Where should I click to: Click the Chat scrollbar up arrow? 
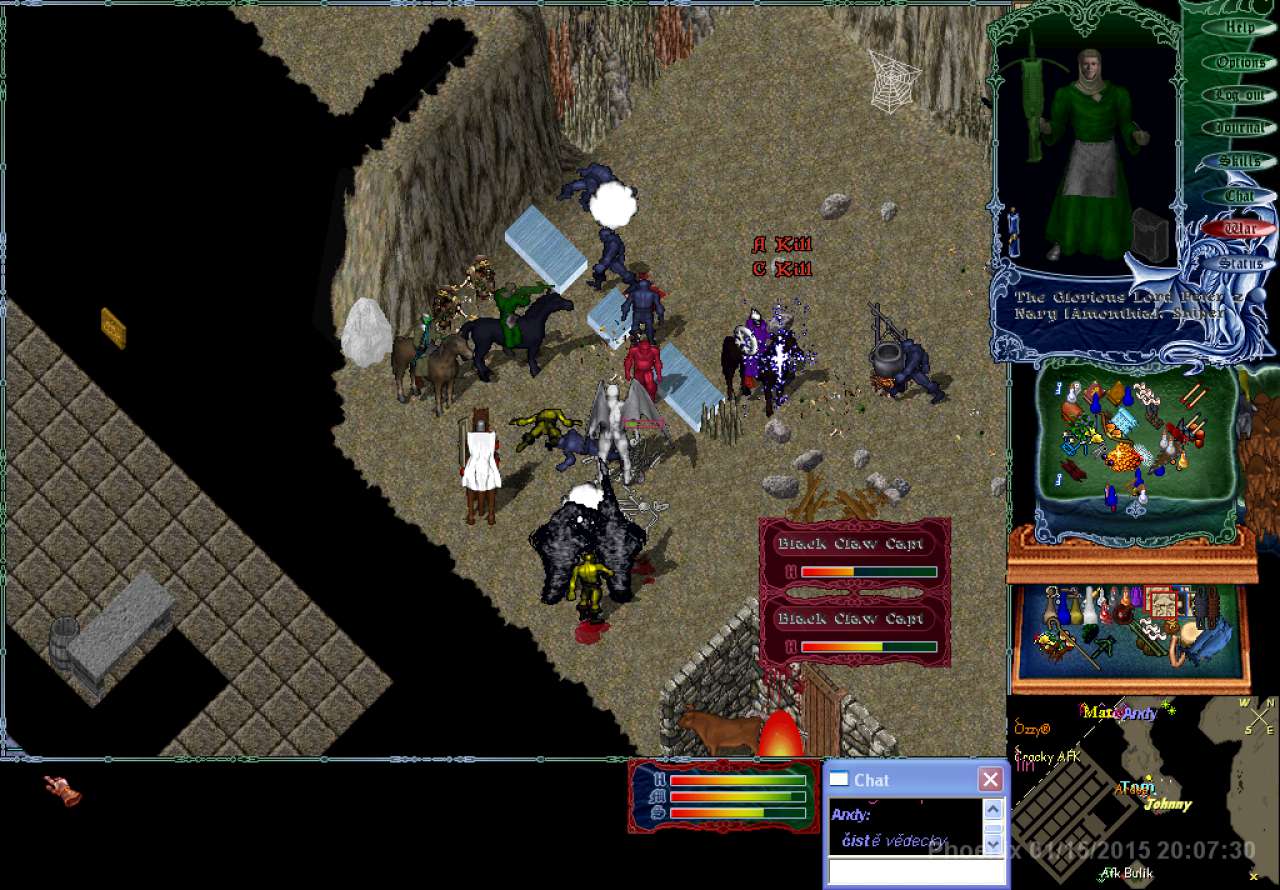click(993, 810)
